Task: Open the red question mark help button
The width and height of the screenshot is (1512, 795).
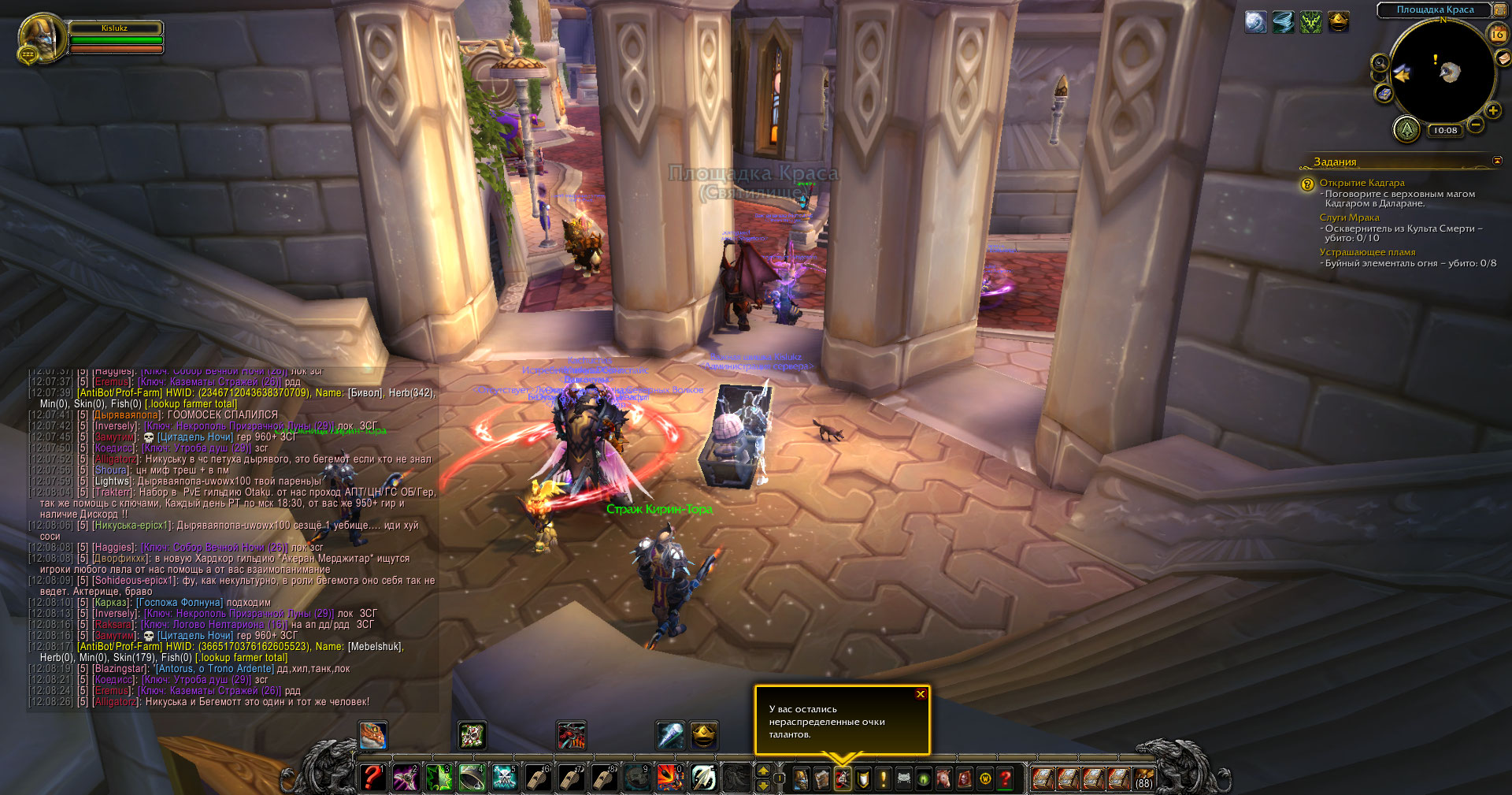Action: pos(1006,779)
